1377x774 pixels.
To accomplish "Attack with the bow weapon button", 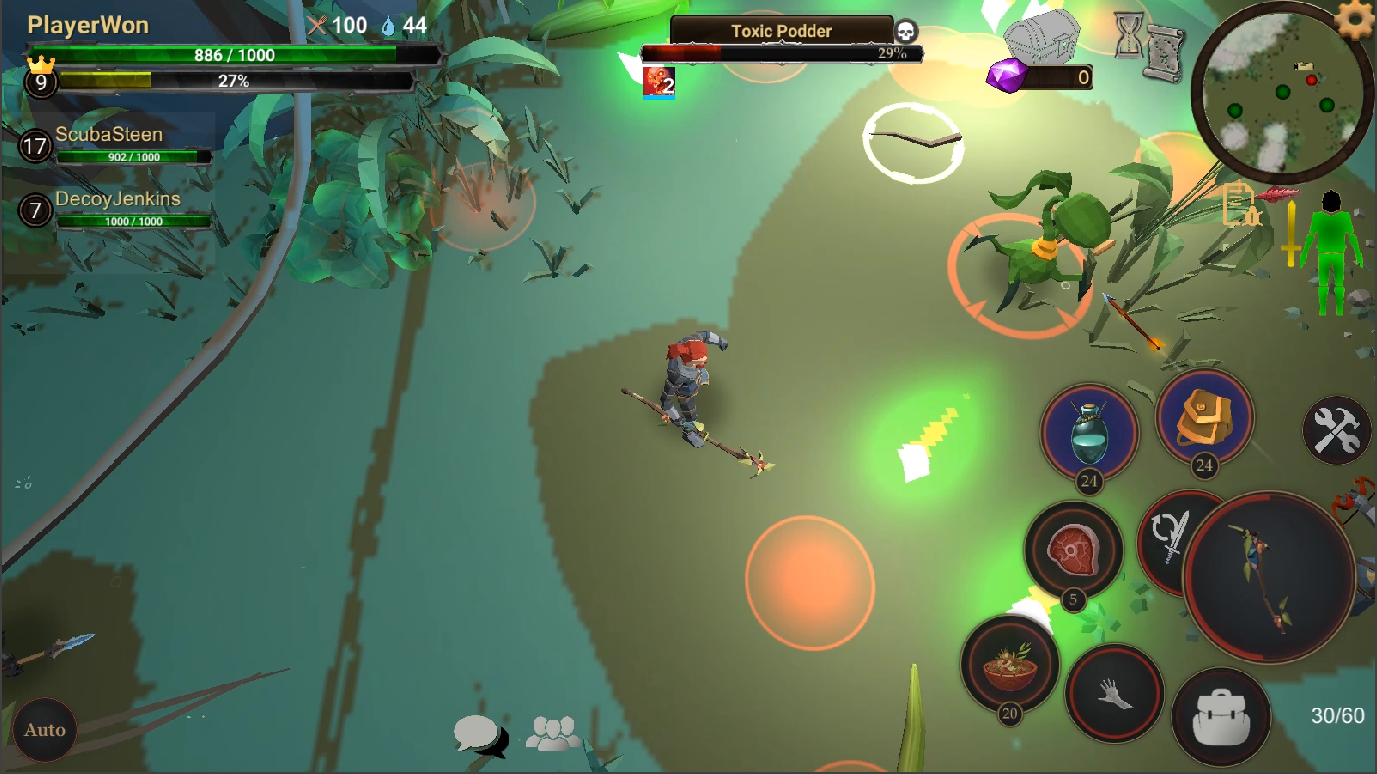I will 1269,577.
